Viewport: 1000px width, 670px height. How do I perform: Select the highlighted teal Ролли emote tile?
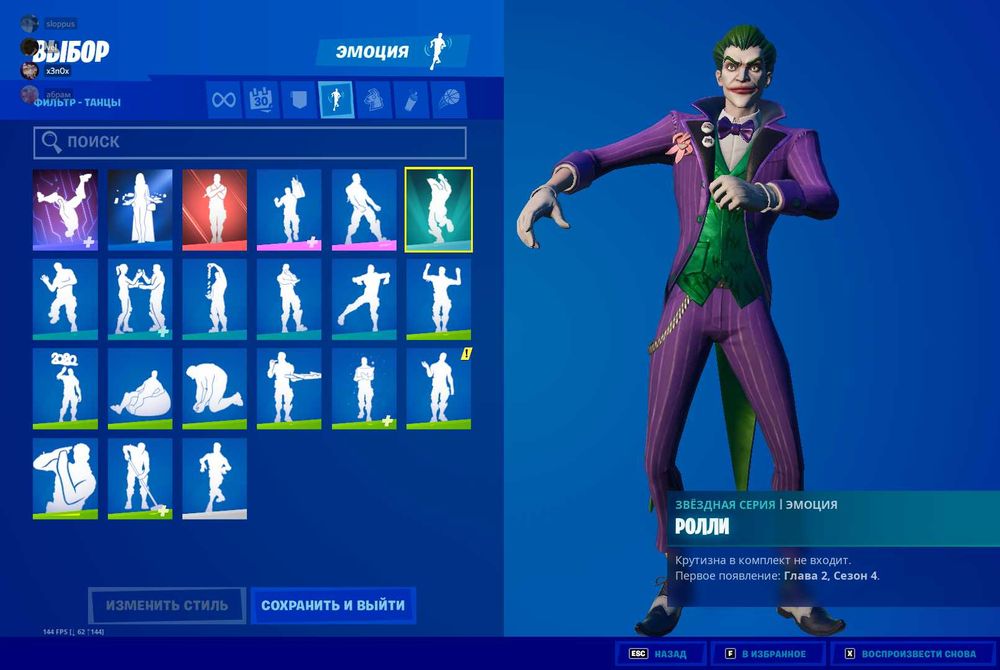(438, 209)
